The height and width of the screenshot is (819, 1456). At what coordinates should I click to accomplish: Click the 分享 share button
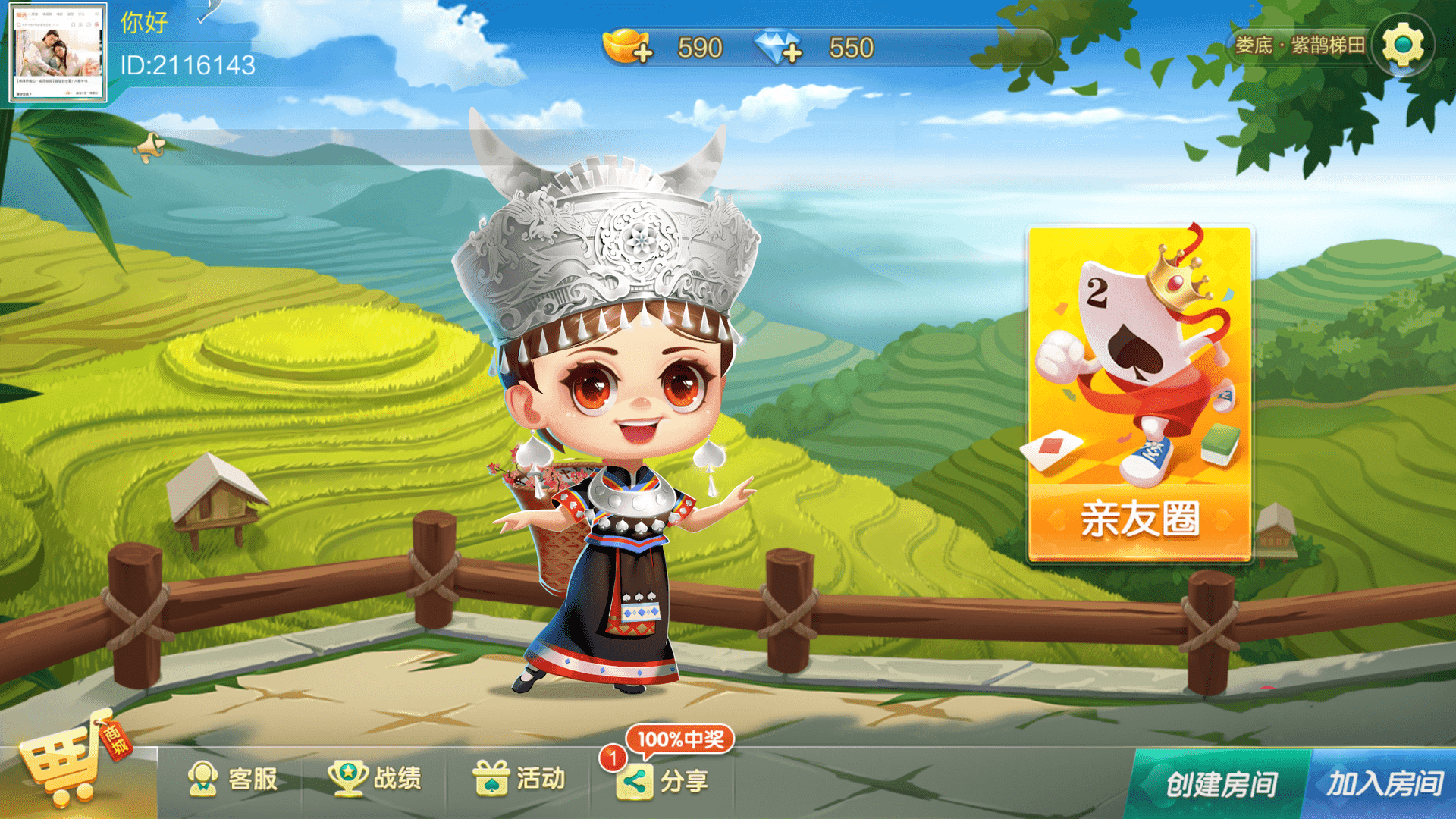click(x=664, y=781)
